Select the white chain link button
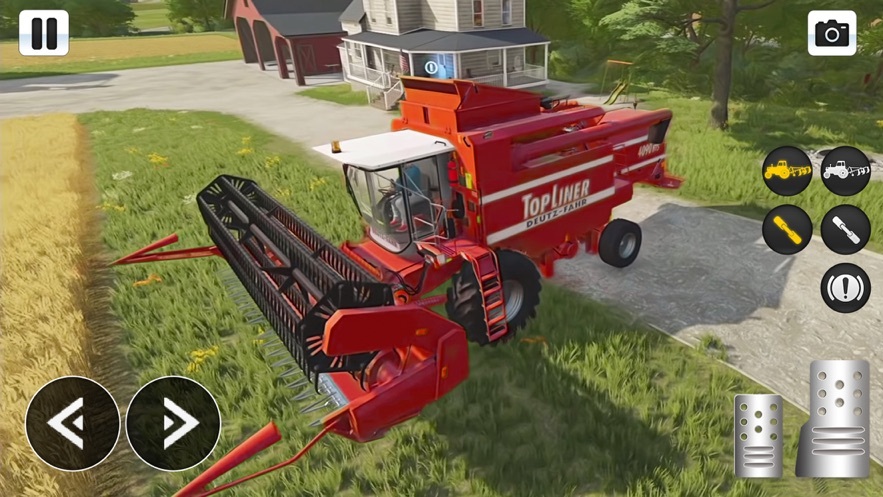This screenshot has height=497, width=883. click(x=845, y=230)
